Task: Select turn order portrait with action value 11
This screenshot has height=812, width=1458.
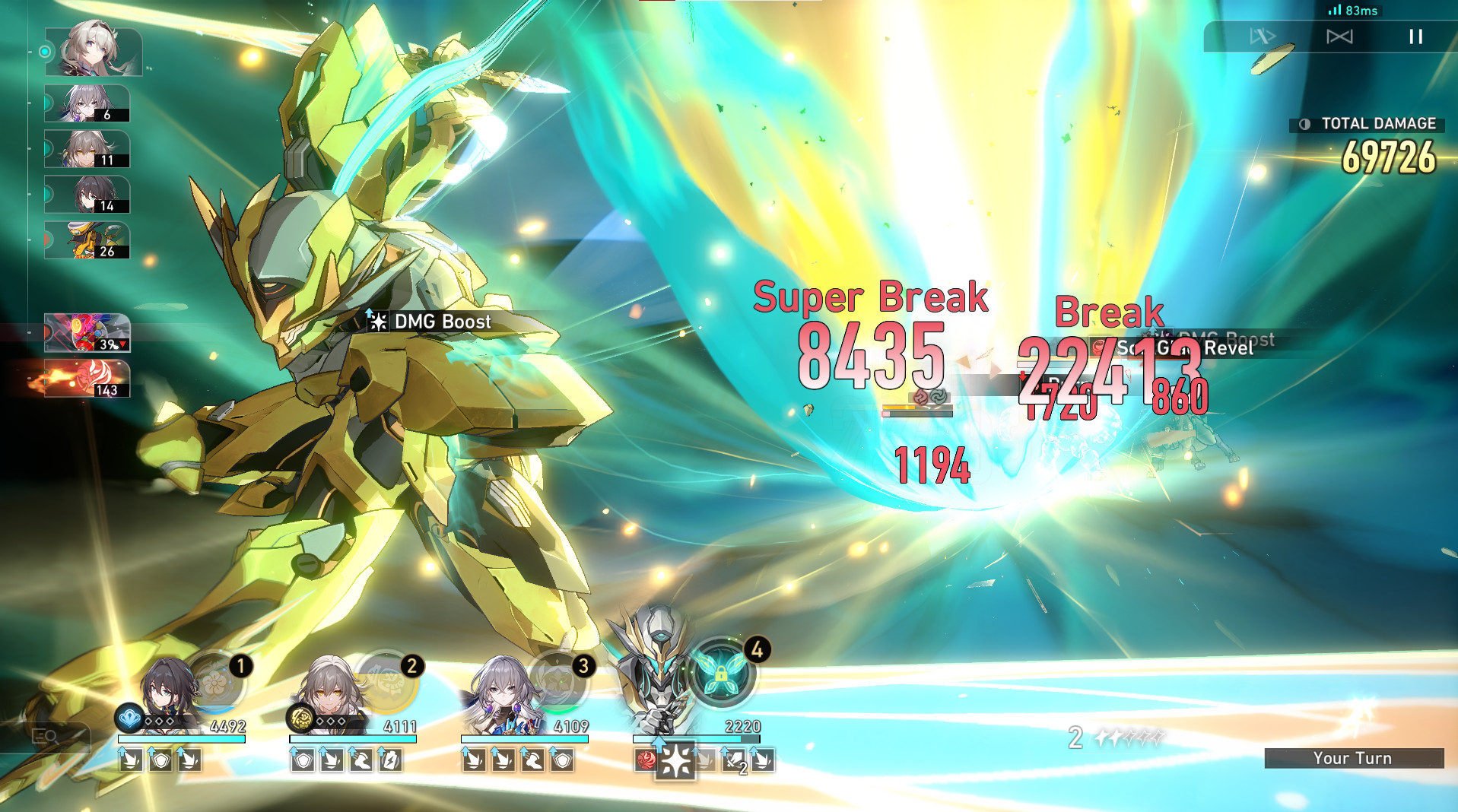Action: [x=87, y=149]
